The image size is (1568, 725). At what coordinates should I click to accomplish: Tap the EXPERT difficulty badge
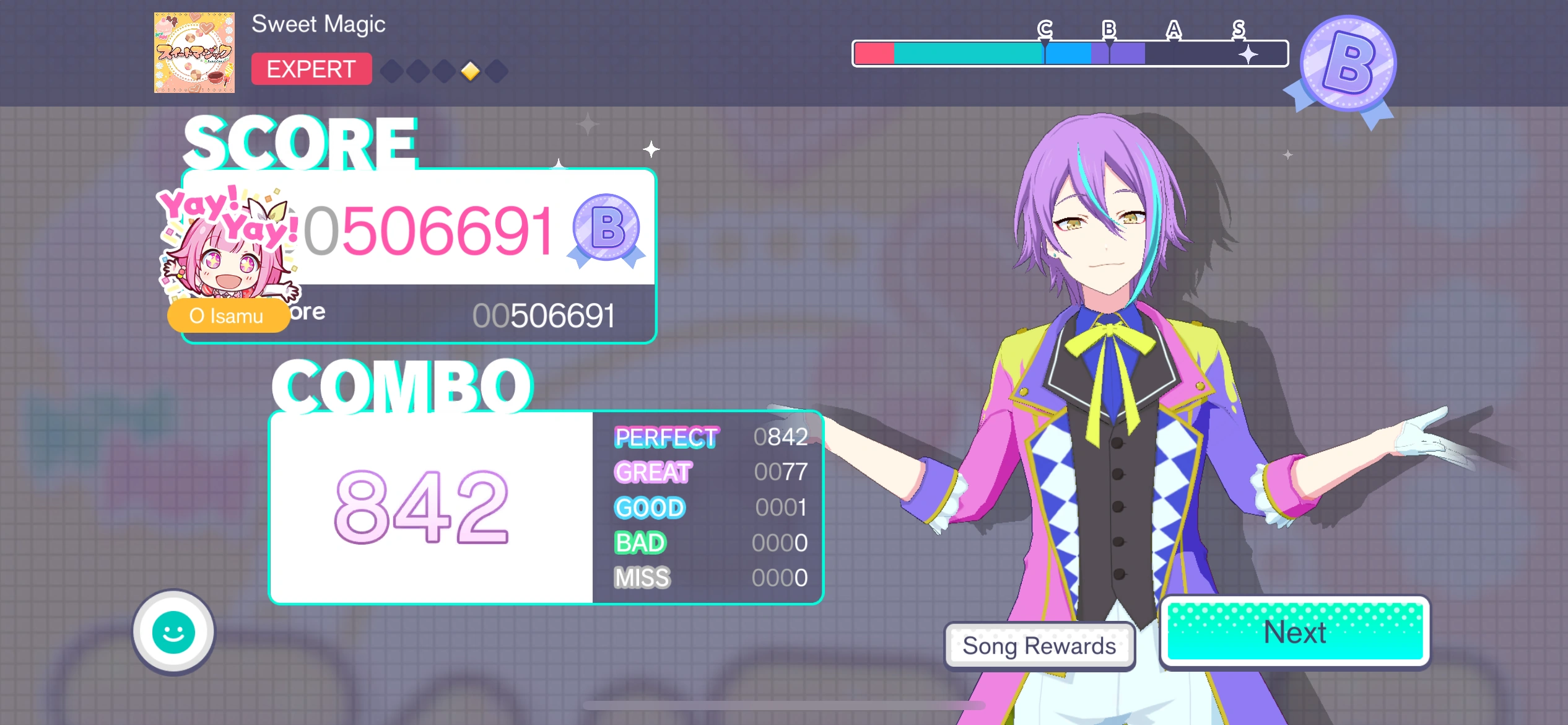pyautogui.click(x=311, y=69)
